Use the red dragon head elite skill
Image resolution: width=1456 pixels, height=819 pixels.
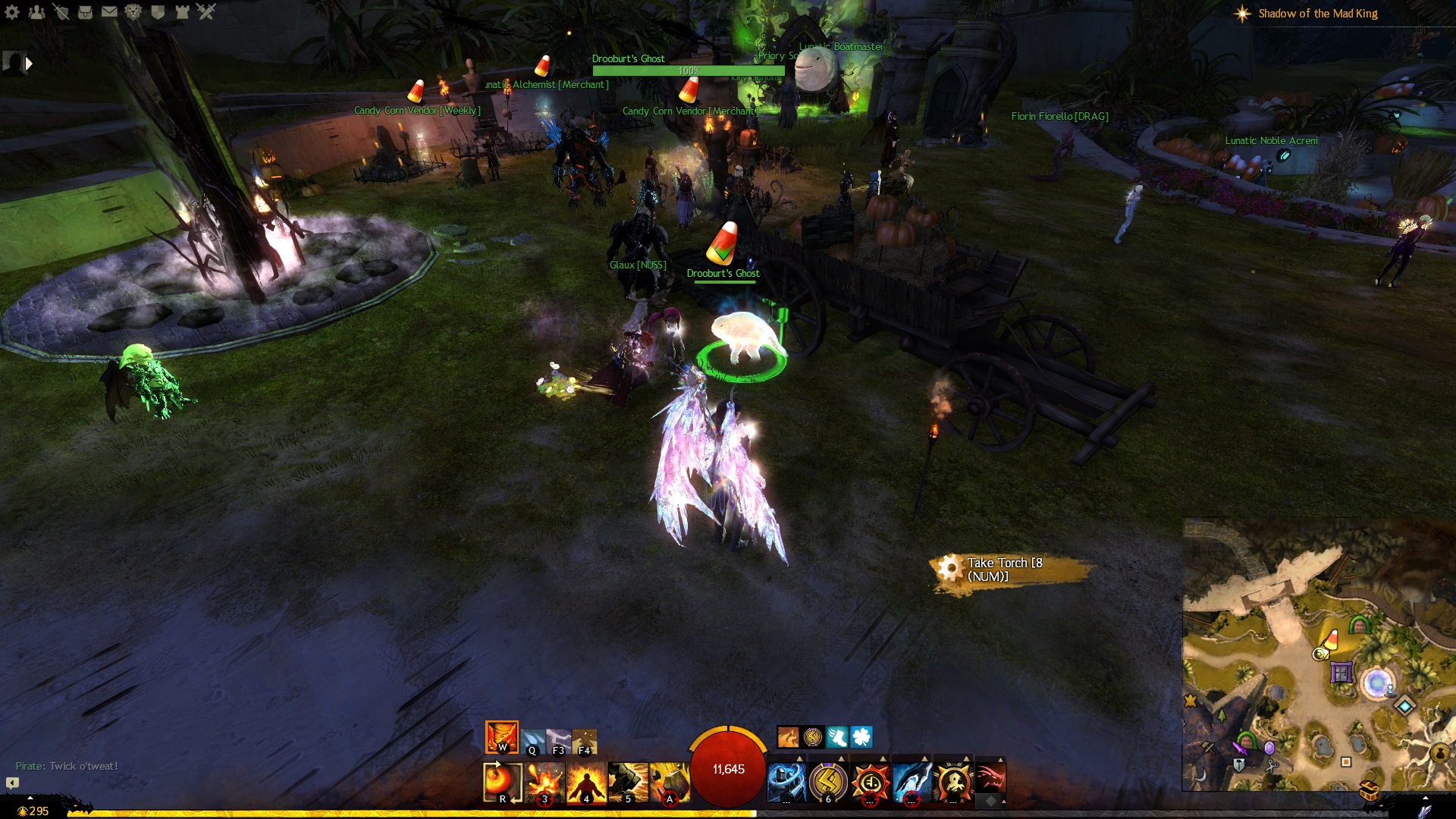click(990, 778)
